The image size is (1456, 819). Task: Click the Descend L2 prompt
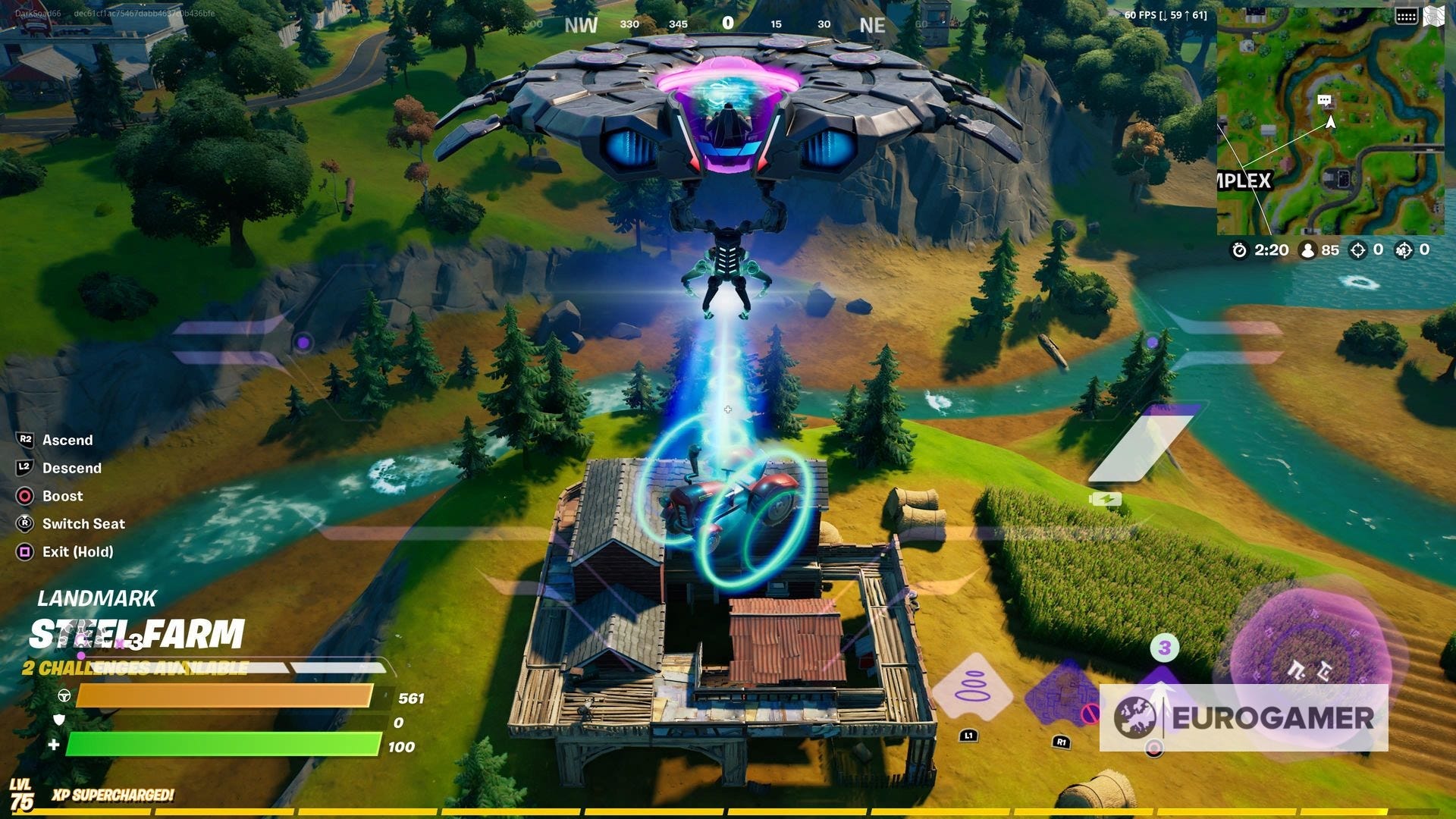tap(24, 468)
